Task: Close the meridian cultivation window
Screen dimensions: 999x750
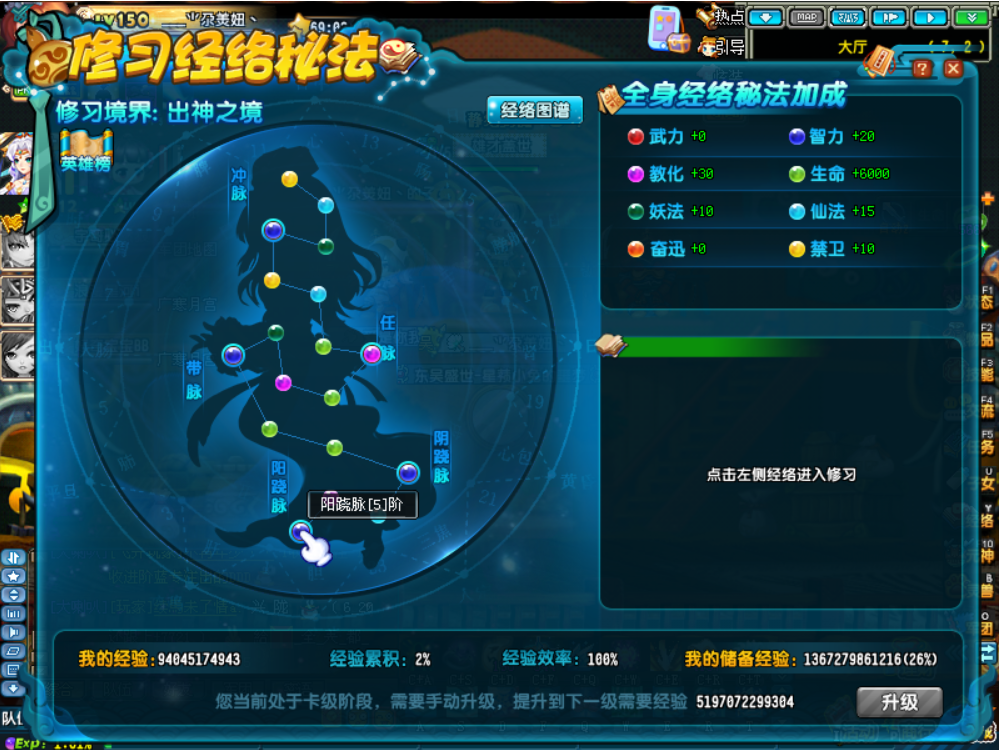Action: [952, 68]
